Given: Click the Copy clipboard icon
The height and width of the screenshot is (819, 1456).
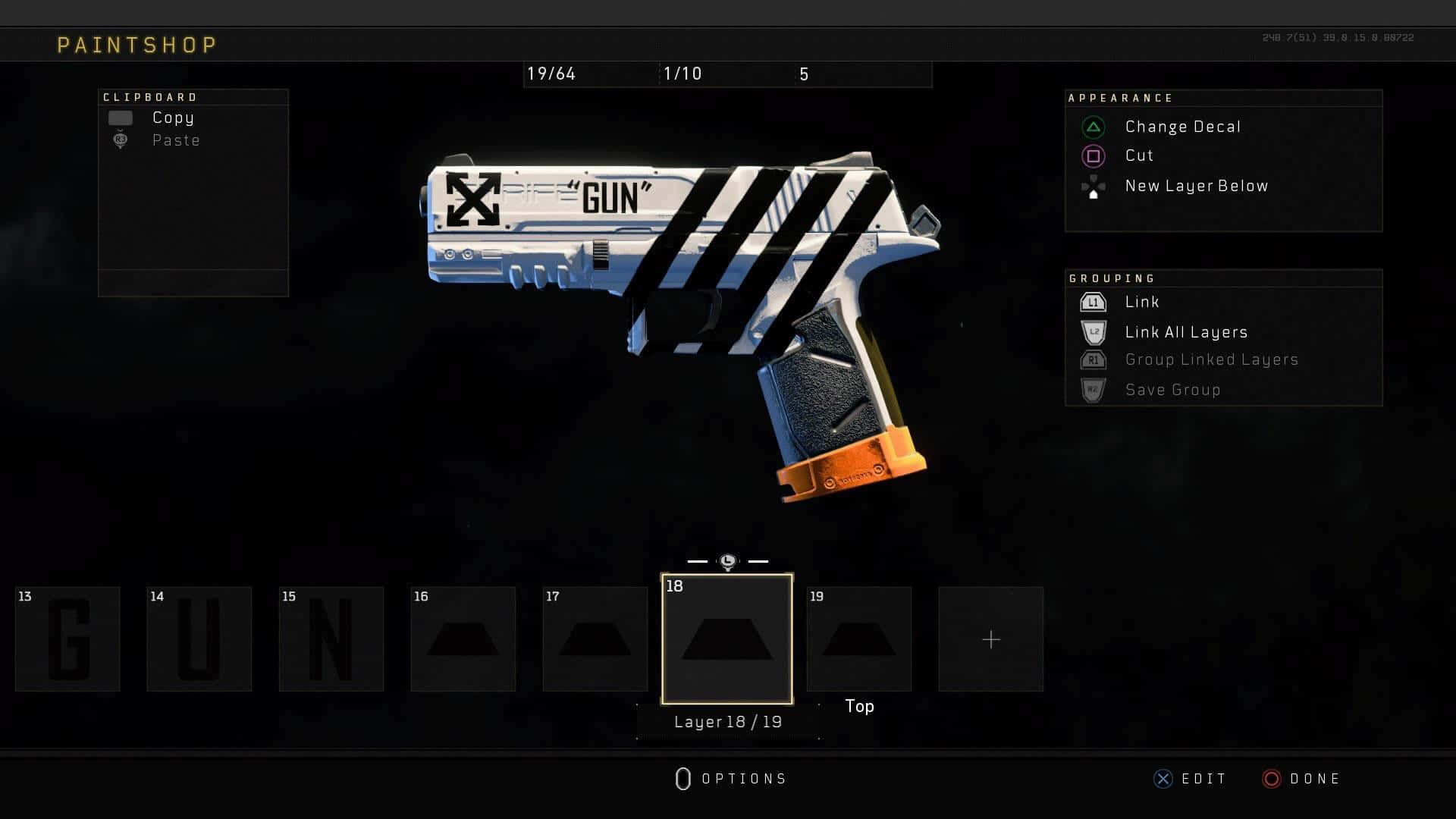Looking at the screenshot, I should point(121,118).
